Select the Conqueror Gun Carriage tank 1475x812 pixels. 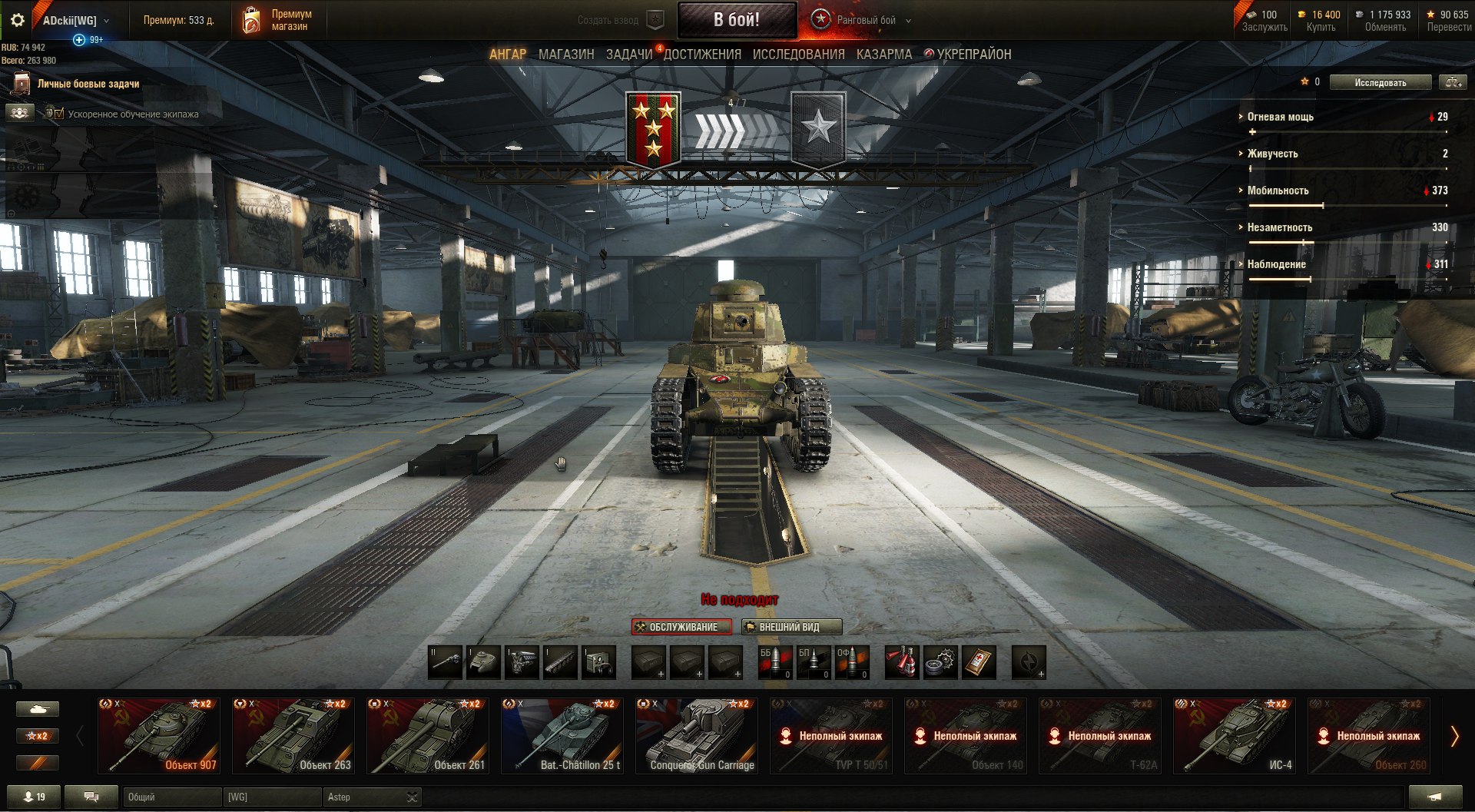point(697,735)
